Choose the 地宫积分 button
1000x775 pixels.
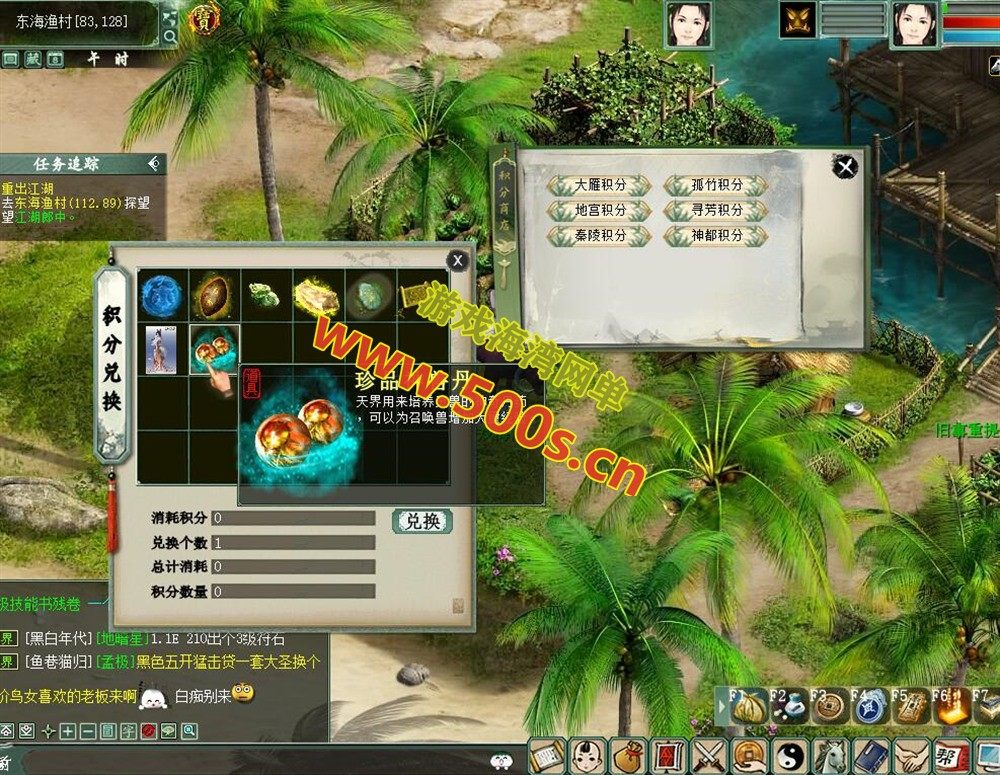[600, 211]
